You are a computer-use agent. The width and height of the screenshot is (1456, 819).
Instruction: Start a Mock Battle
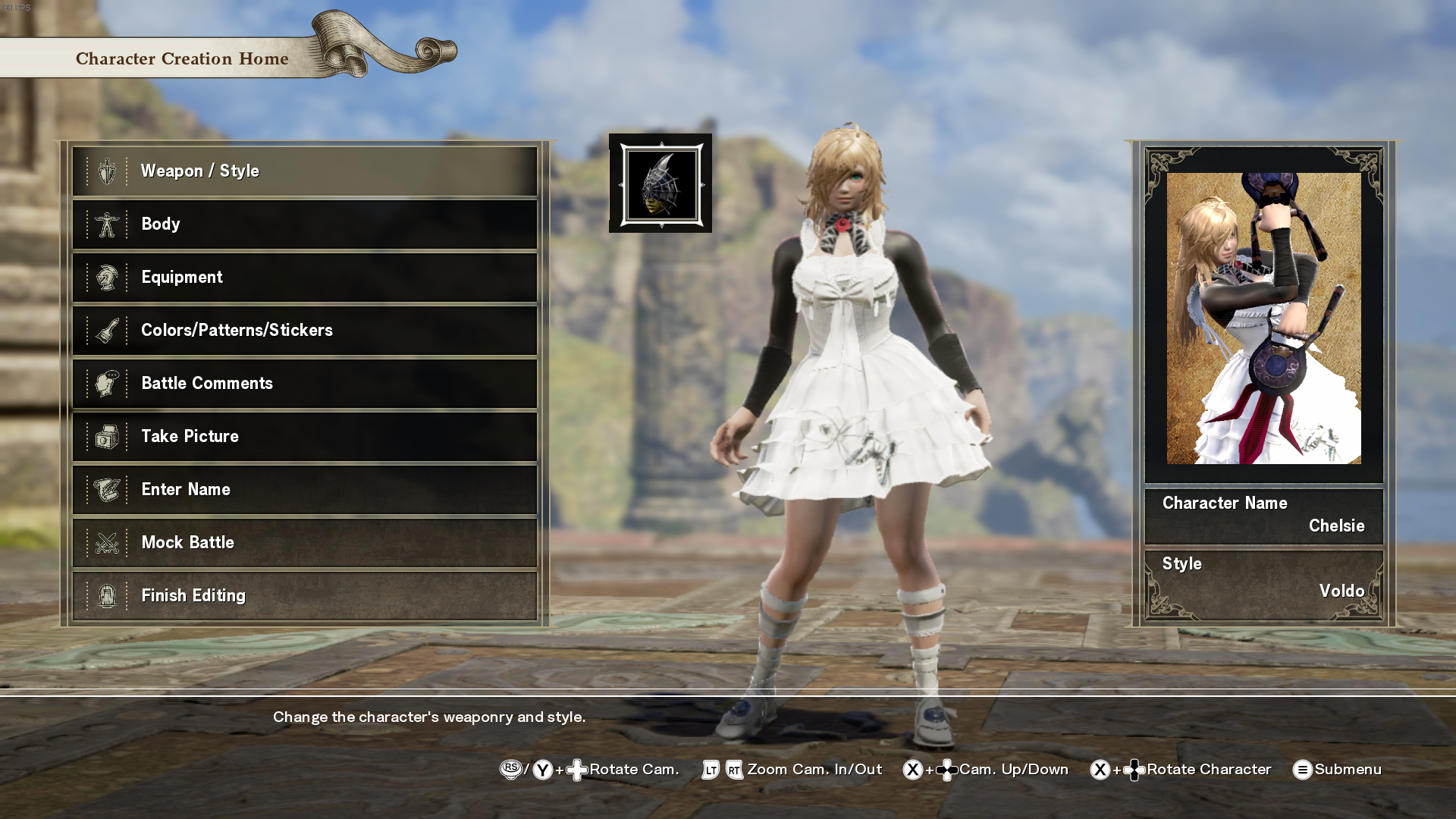tap(304, 543)
